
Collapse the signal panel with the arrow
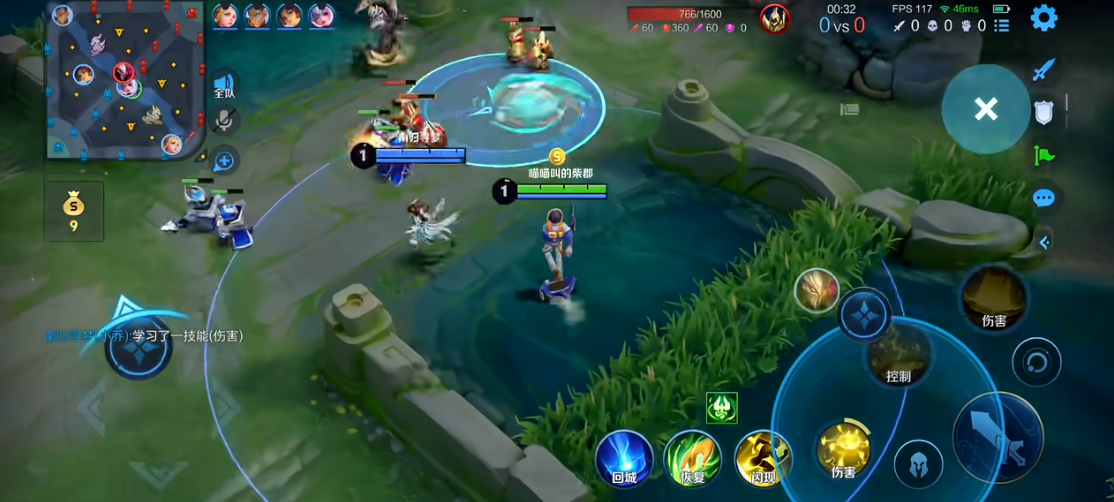tap(1044, 242)
